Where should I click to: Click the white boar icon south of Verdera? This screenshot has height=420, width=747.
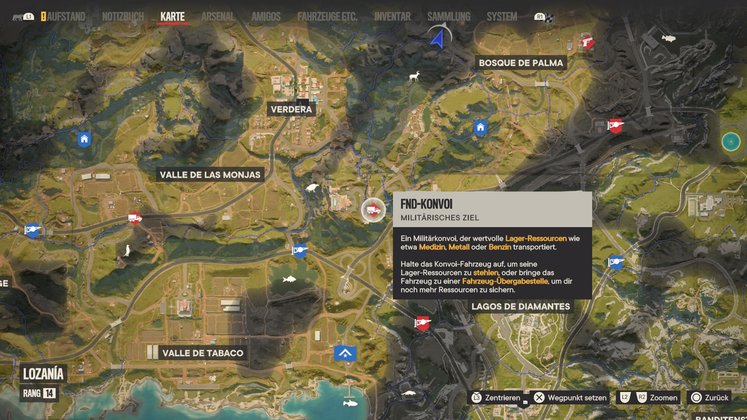coord(311,185)
